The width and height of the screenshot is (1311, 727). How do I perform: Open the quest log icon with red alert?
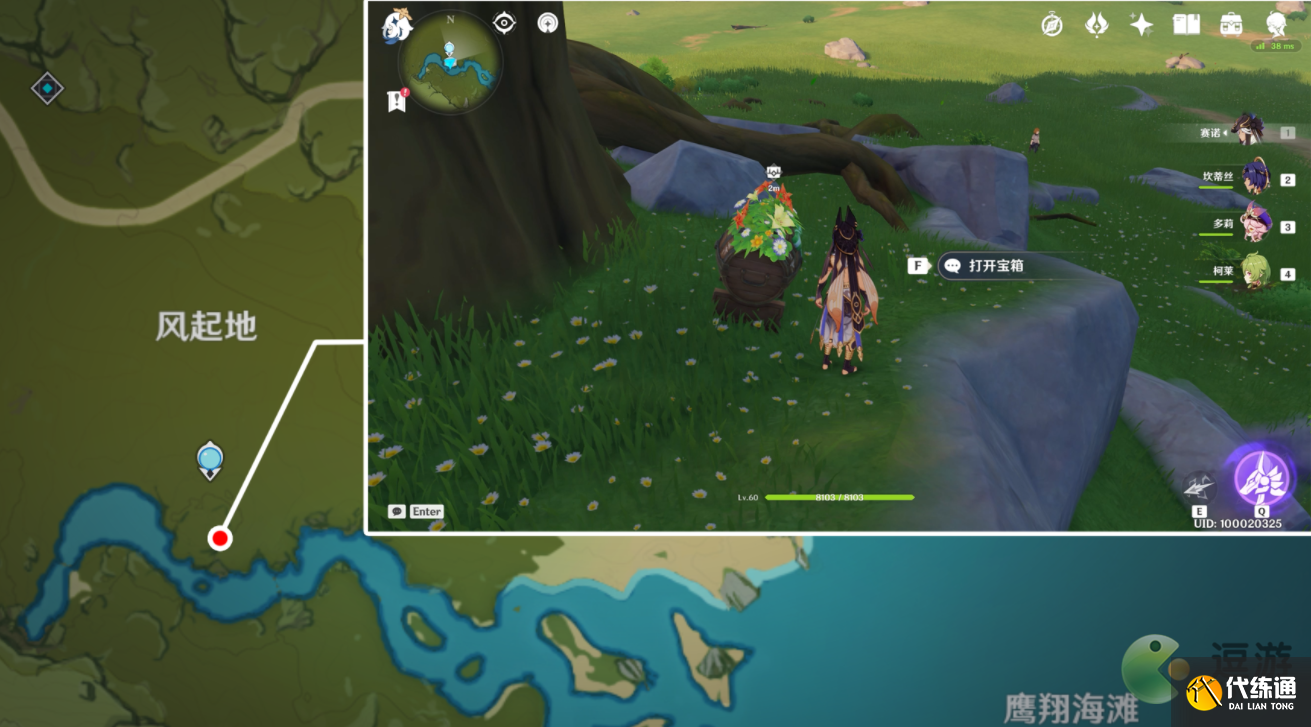coord(397,100)
